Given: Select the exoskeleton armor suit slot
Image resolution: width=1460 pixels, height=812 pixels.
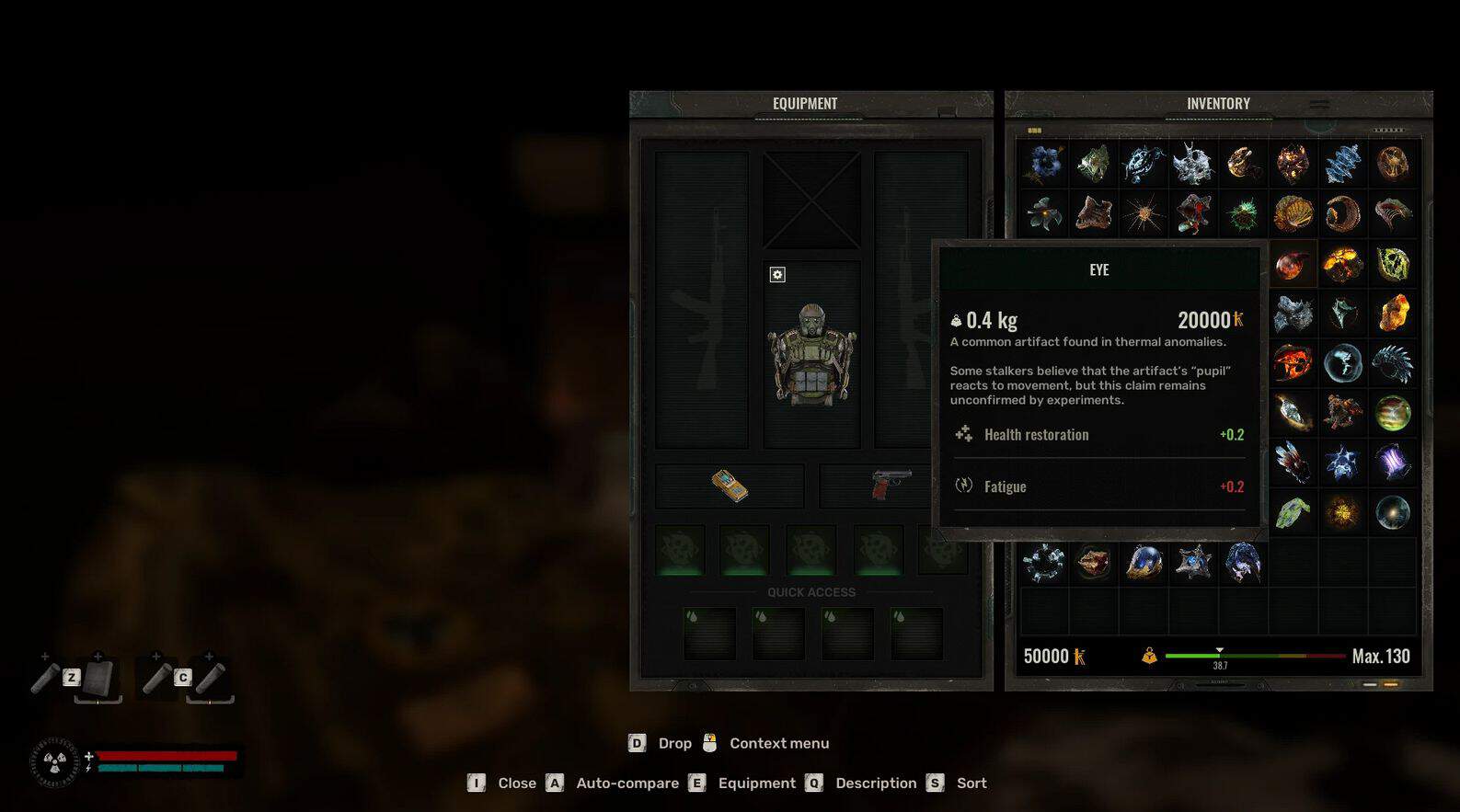Looking at the screenshot, I should 811,355.
